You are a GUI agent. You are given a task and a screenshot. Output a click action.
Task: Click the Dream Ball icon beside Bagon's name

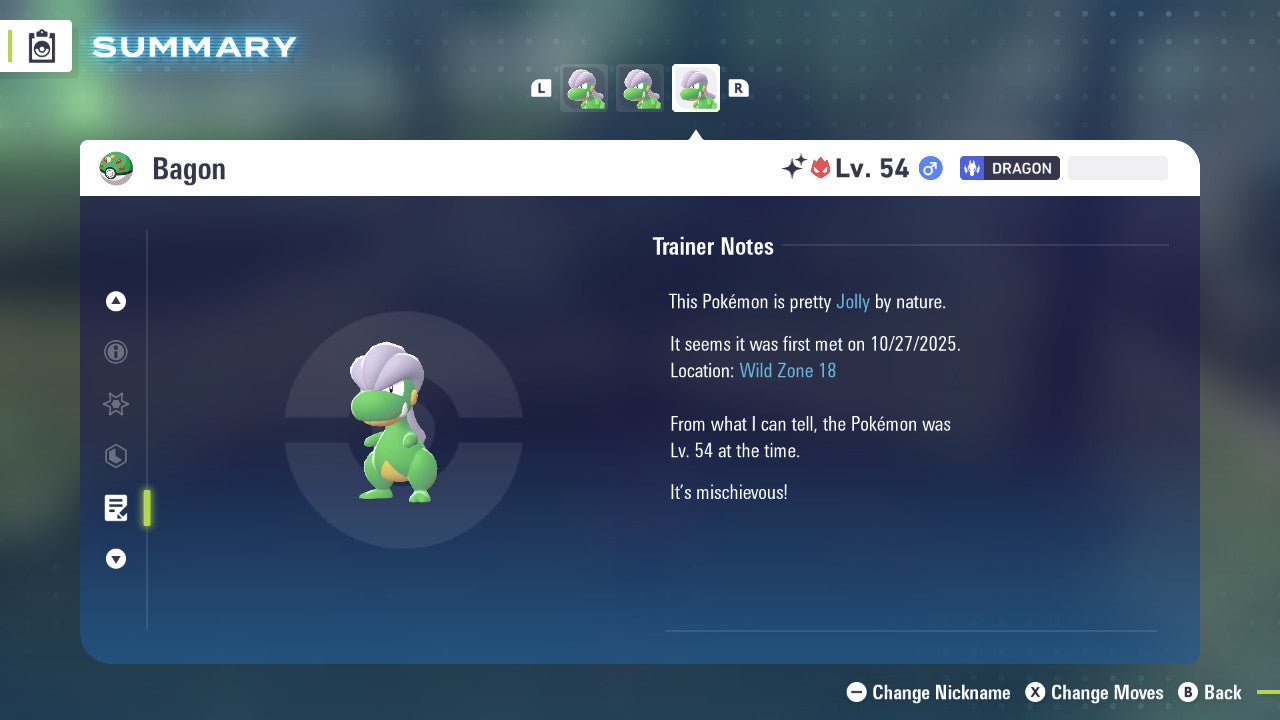(116, 168)
